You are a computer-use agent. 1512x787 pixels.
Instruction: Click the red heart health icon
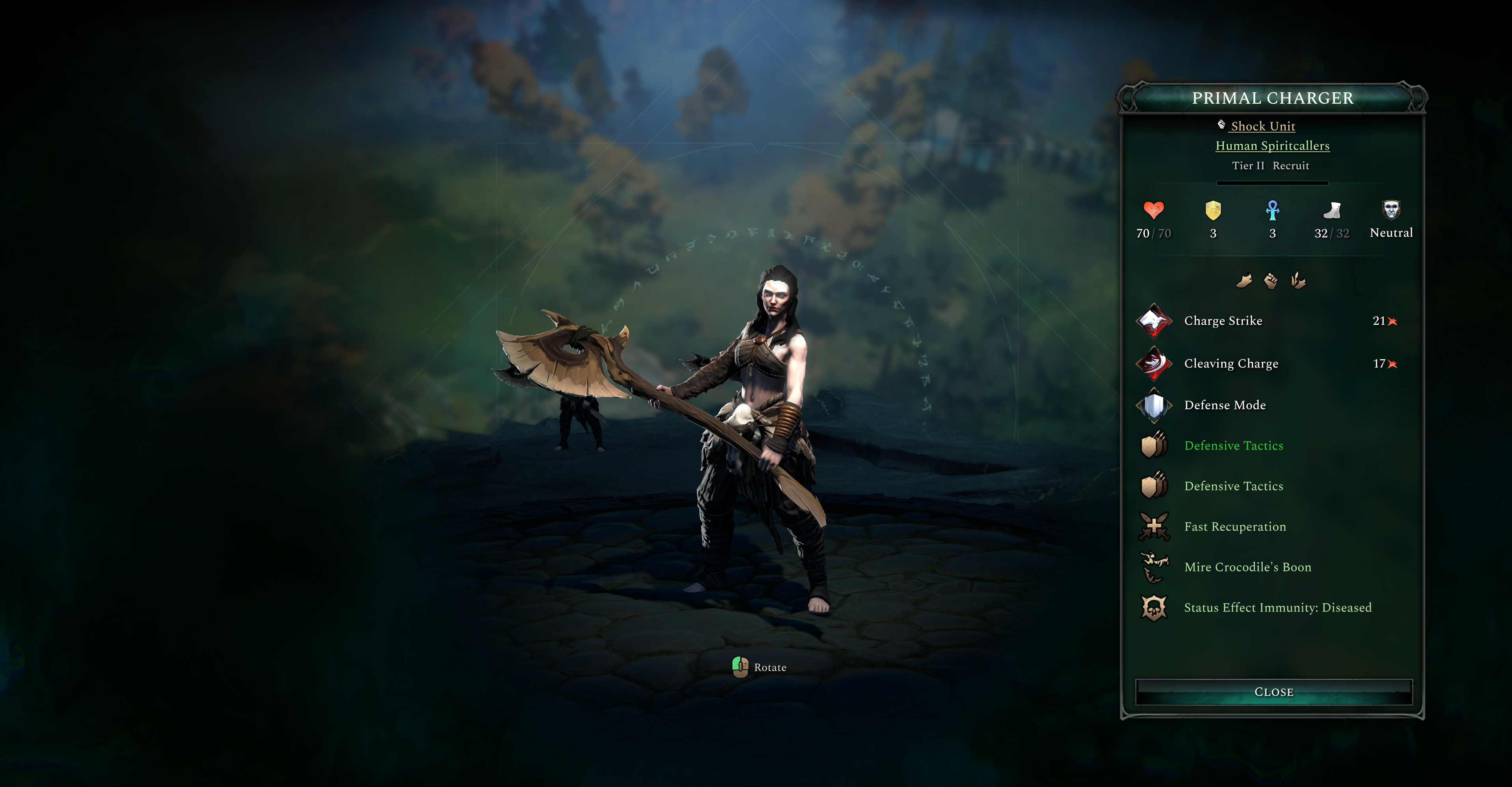click(x=1154, y=210)
